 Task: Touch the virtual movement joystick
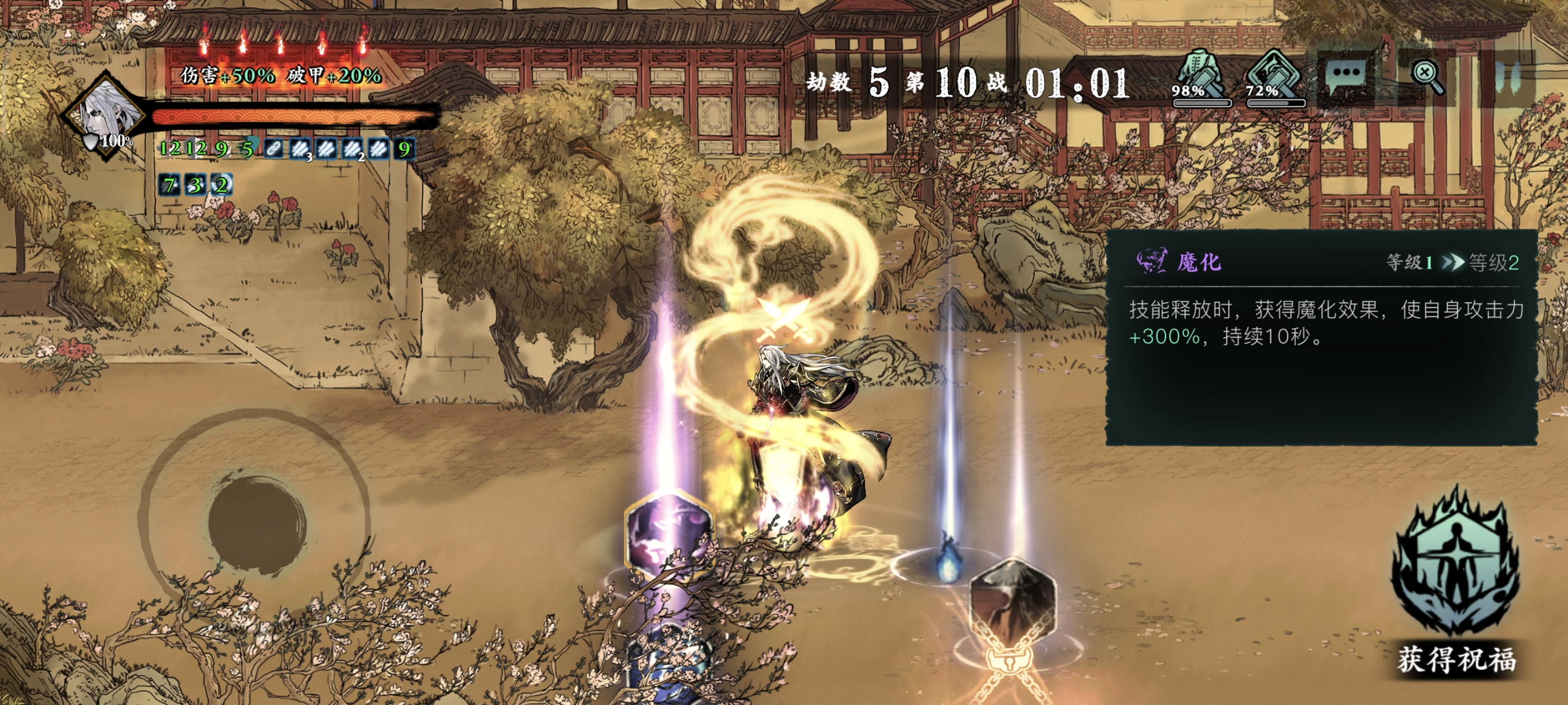257,523
